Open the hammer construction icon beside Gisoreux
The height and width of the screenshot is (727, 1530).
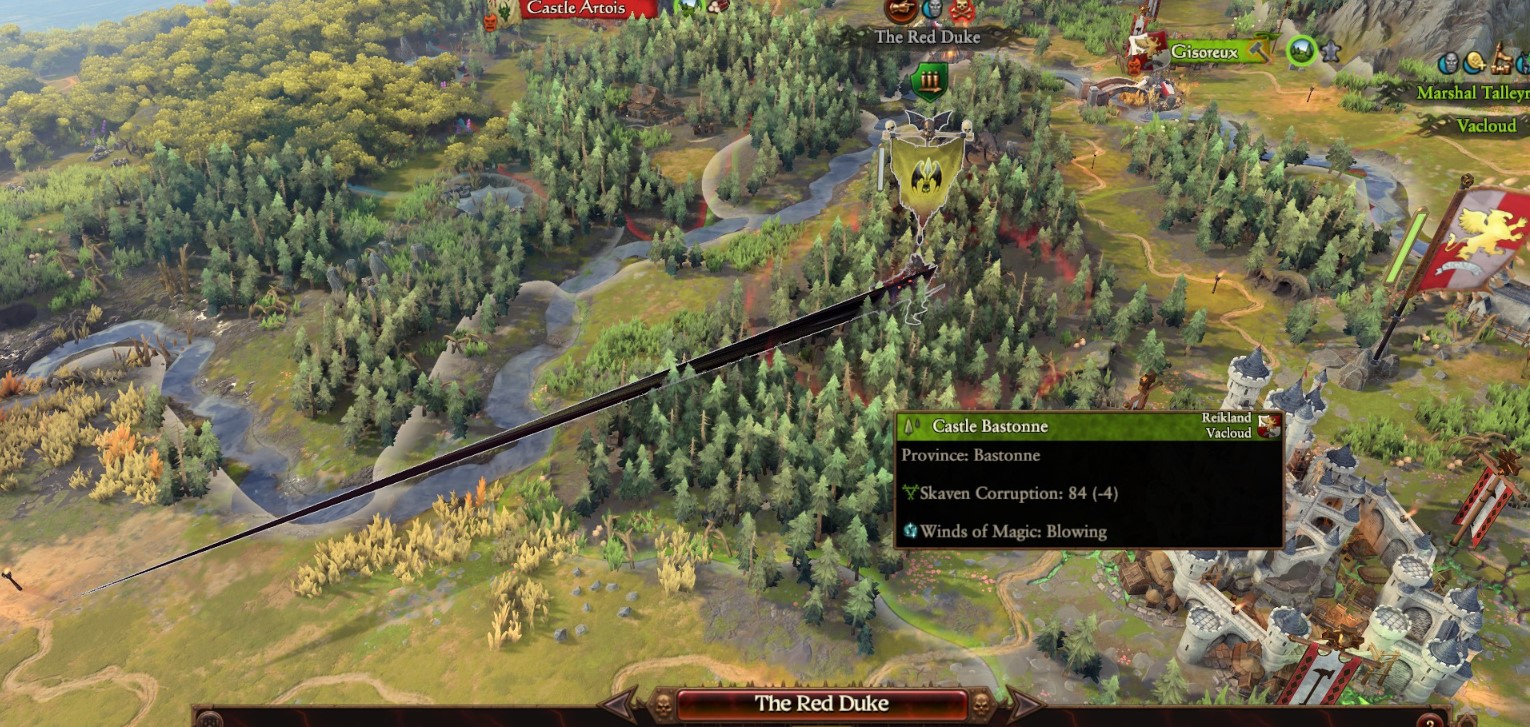(x=1258, y=51)
